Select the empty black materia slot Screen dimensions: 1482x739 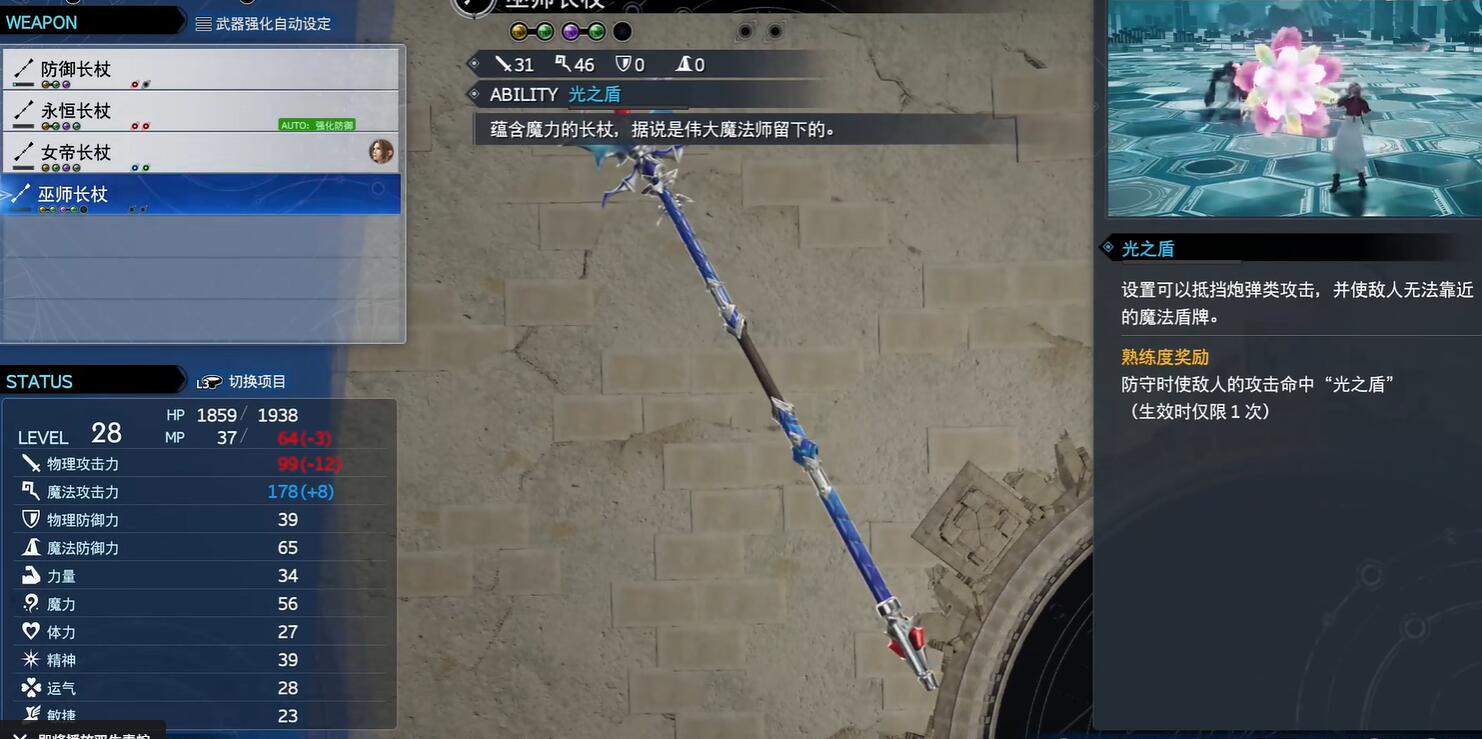click(x=623, y=31)
